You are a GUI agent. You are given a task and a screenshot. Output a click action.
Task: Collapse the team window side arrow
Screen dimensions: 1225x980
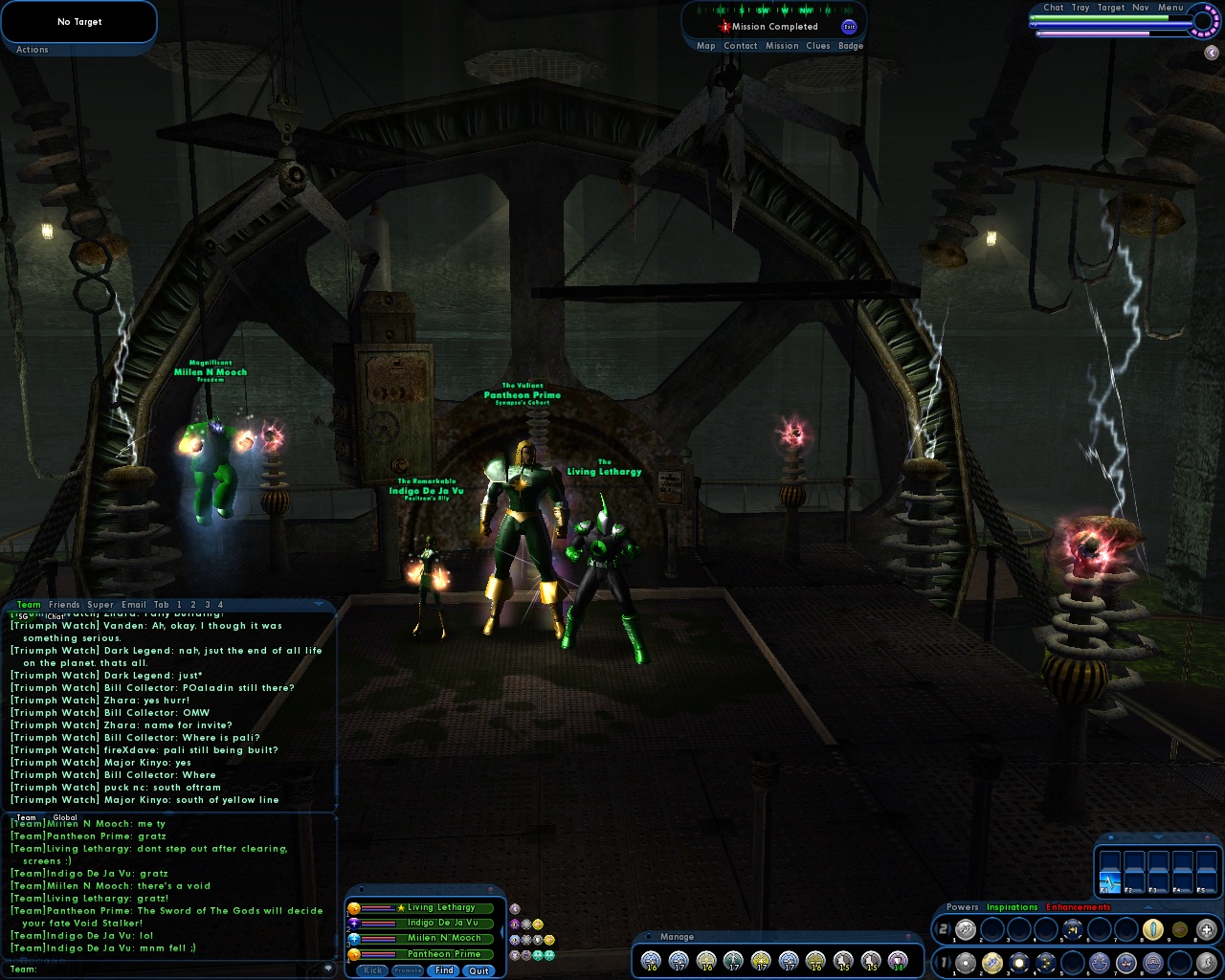[x=502, y=930]
